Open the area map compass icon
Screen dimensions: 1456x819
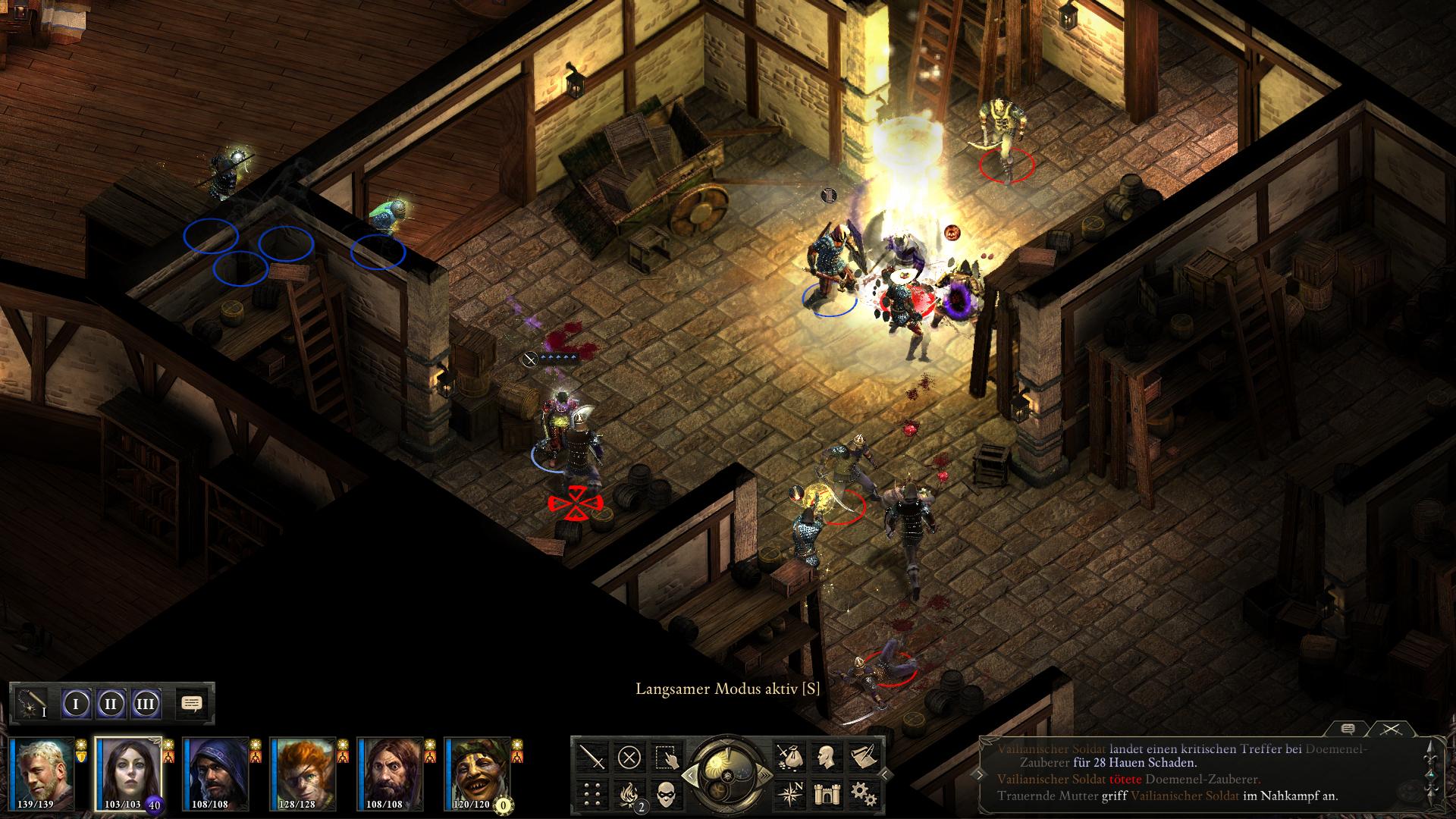789,793
